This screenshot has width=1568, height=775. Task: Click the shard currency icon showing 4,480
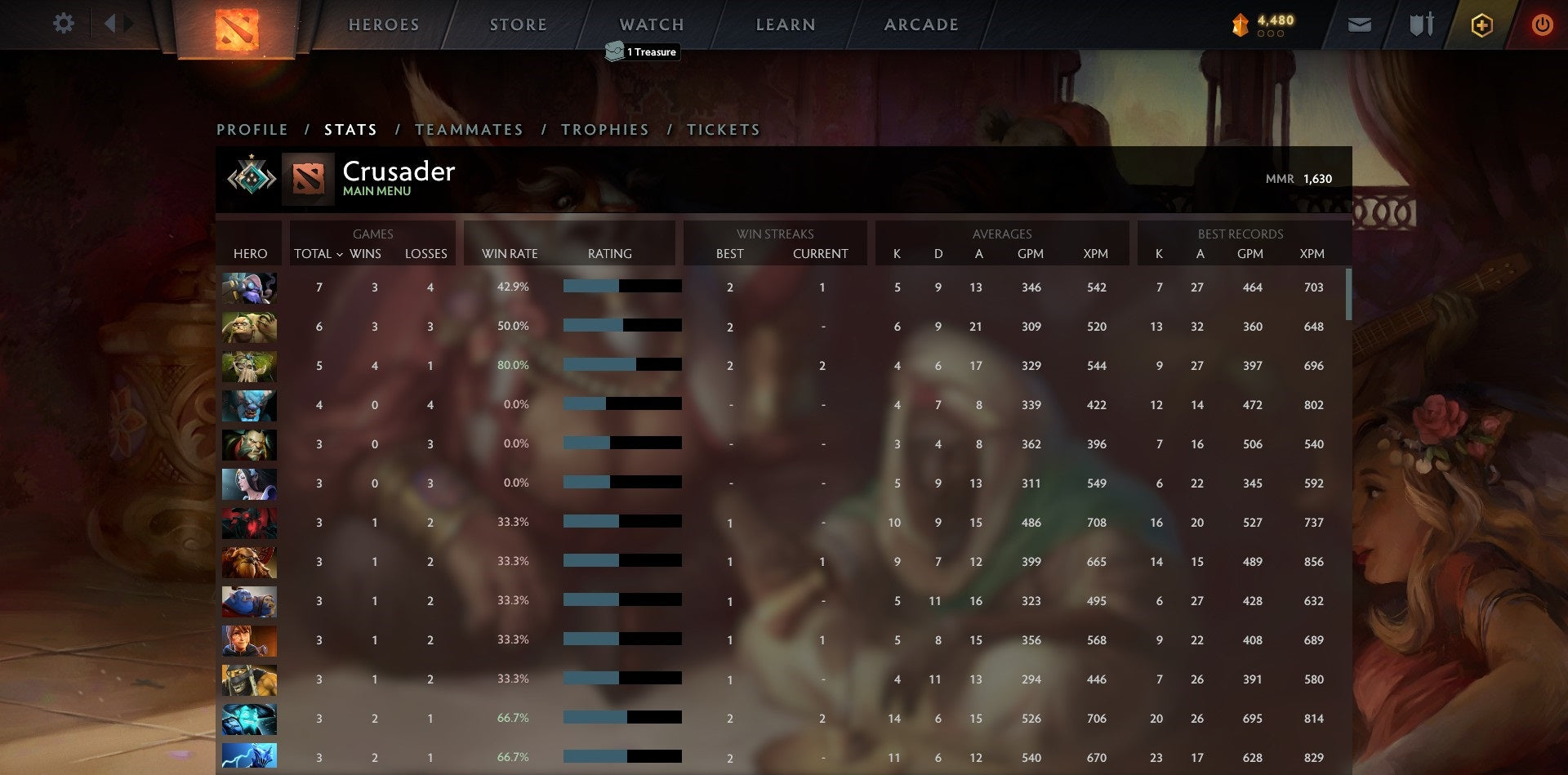point(1238,24)
